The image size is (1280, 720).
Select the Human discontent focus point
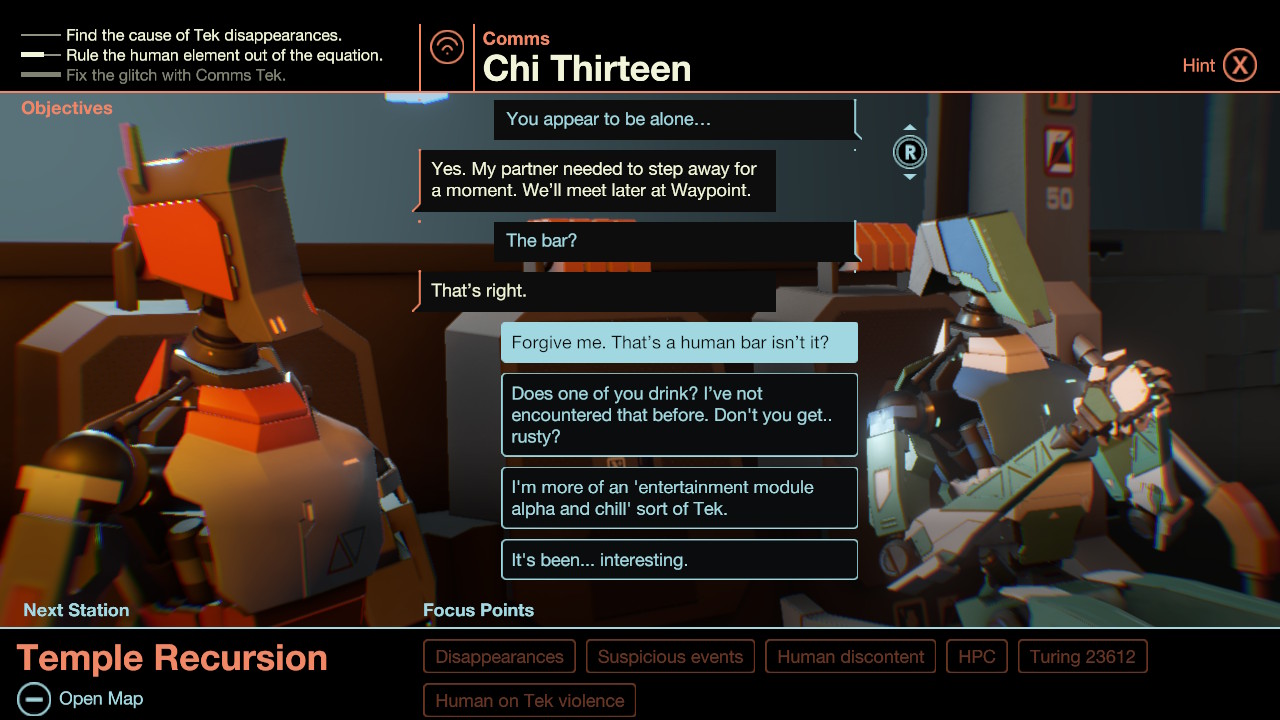[x=850, y=657]
